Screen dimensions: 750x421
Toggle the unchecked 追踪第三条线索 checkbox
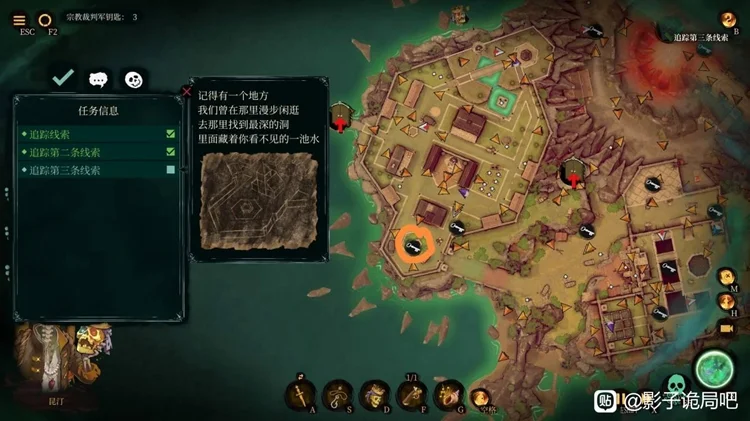(171, 171)
